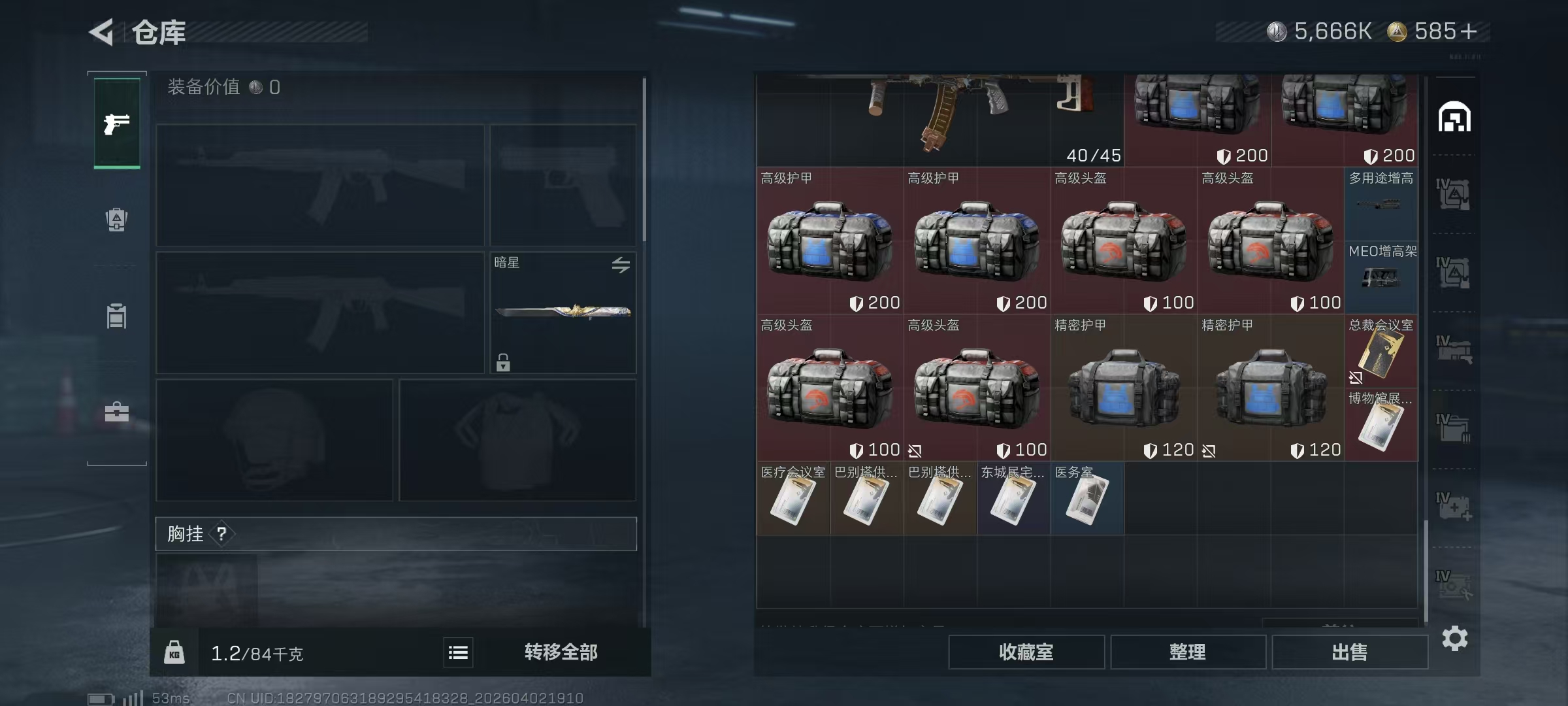1568x706 pixels.
Task: Select the 暗星 knife slot
Action: click(x=563, y=312)
